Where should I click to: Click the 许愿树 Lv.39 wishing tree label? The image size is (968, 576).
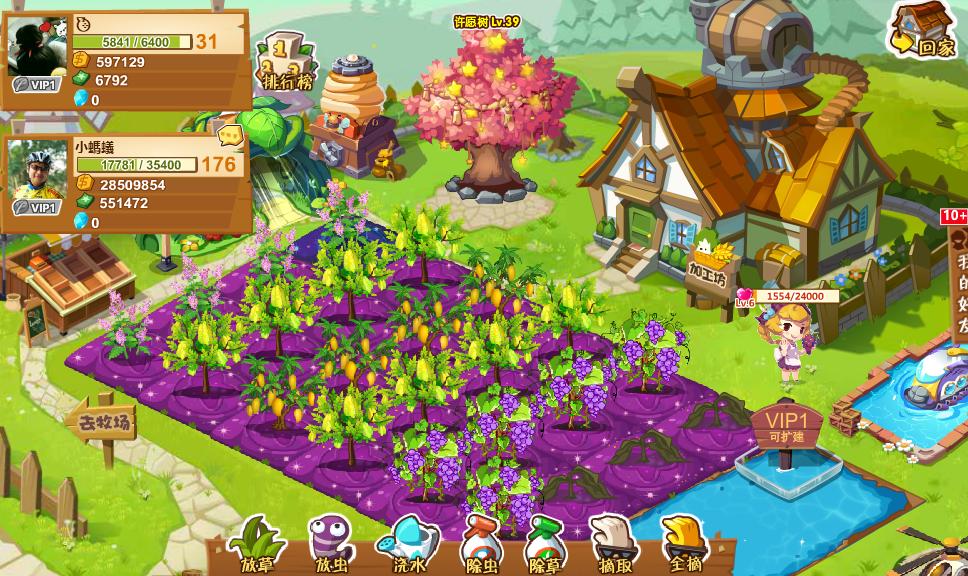pos(487,21)
